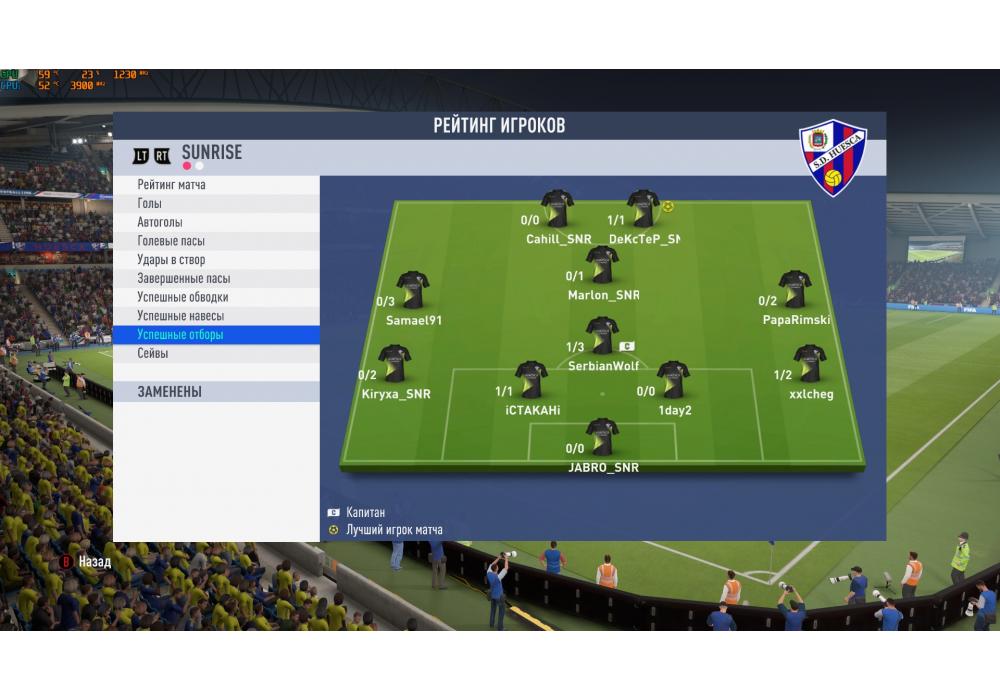This screenshot has width=1000, height=700.
Task: Pick the DeKcTeP_SN player shirt
Action: click(x=643, y=209)
